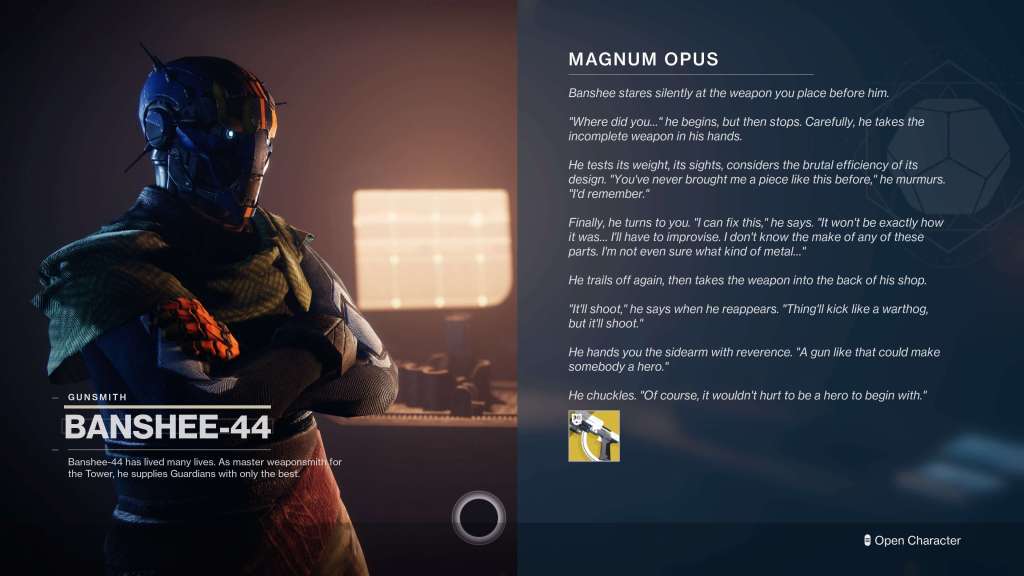Select the exotic sidearm reward icon
The width and height of the screenshot is (1024, 576).
pyautogui.click(x=594, y=436)
